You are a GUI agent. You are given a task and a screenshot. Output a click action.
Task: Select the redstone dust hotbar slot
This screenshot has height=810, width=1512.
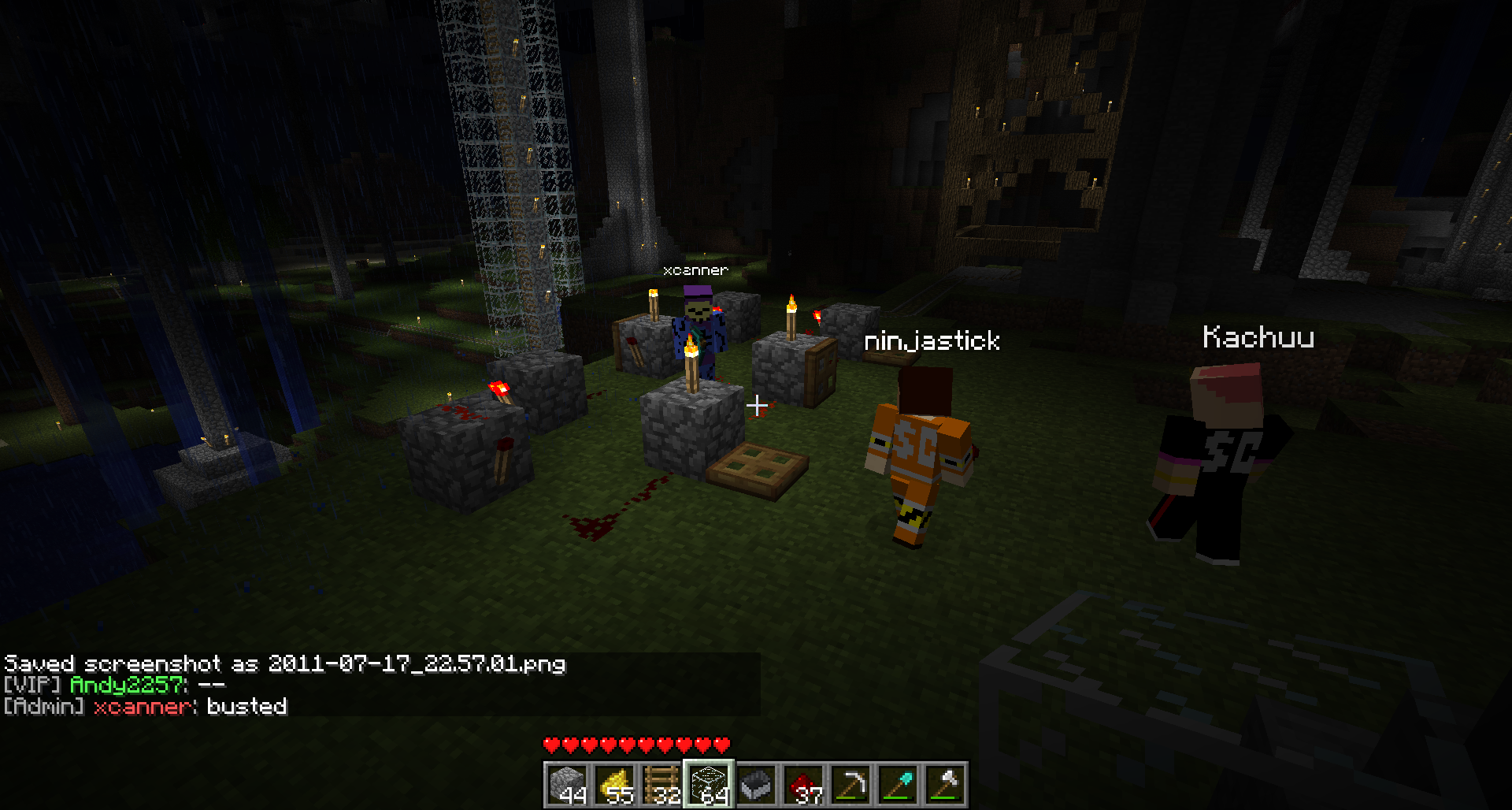803,784
